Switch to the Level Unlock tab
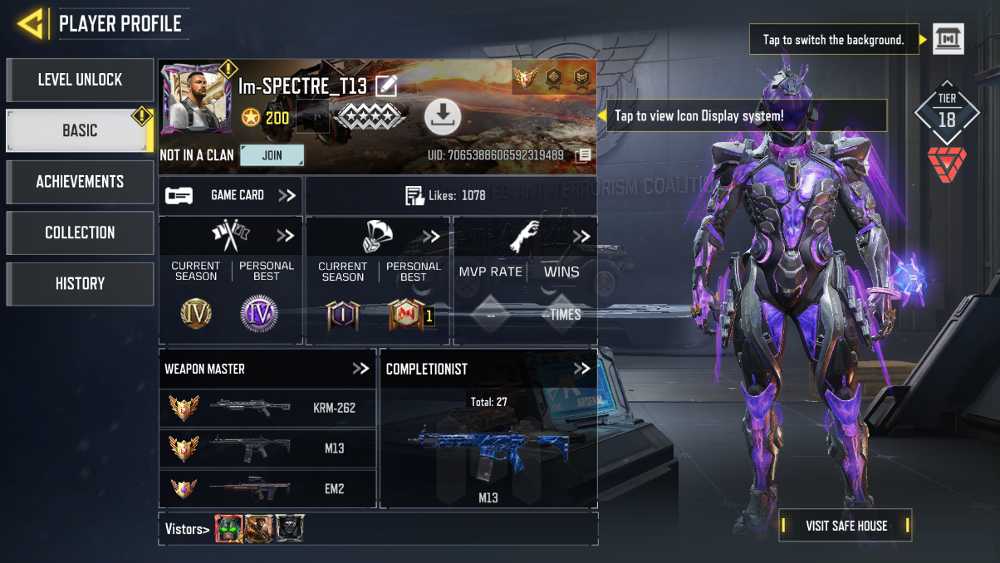The width and height of the screenshot is (1000, 563). [80, 80]
